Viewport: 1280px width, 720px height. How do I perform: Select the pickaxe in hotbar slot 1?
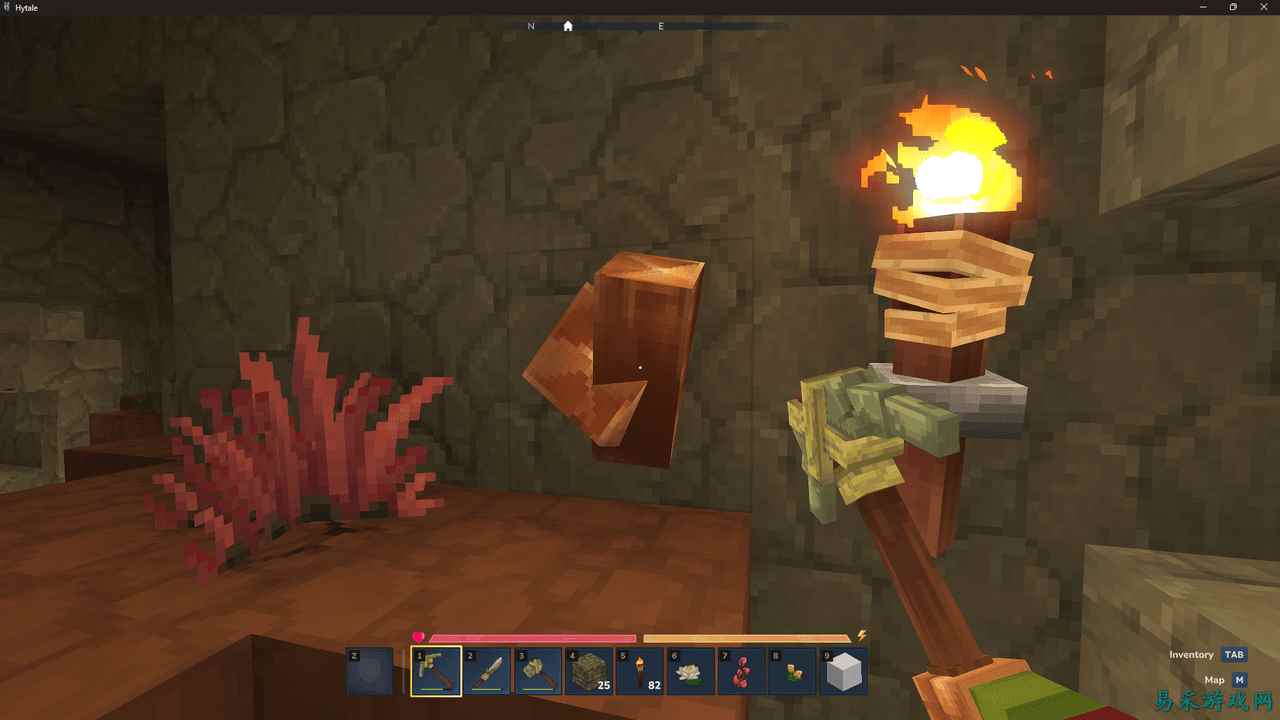click(435, 669)
